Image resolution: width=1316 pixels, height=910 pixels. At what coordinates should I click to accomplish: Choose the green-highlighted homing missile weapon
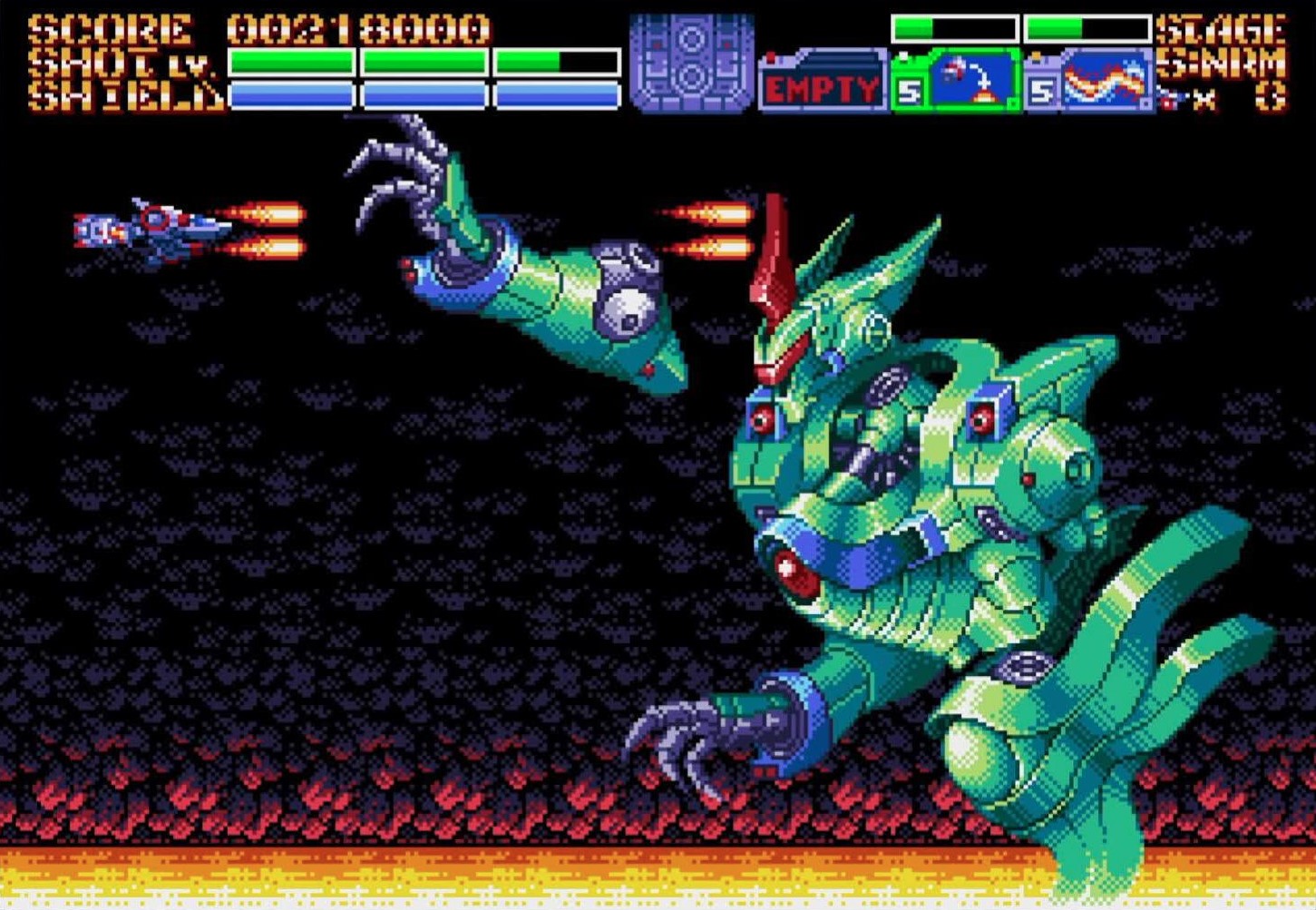click(x=956, y=81)
